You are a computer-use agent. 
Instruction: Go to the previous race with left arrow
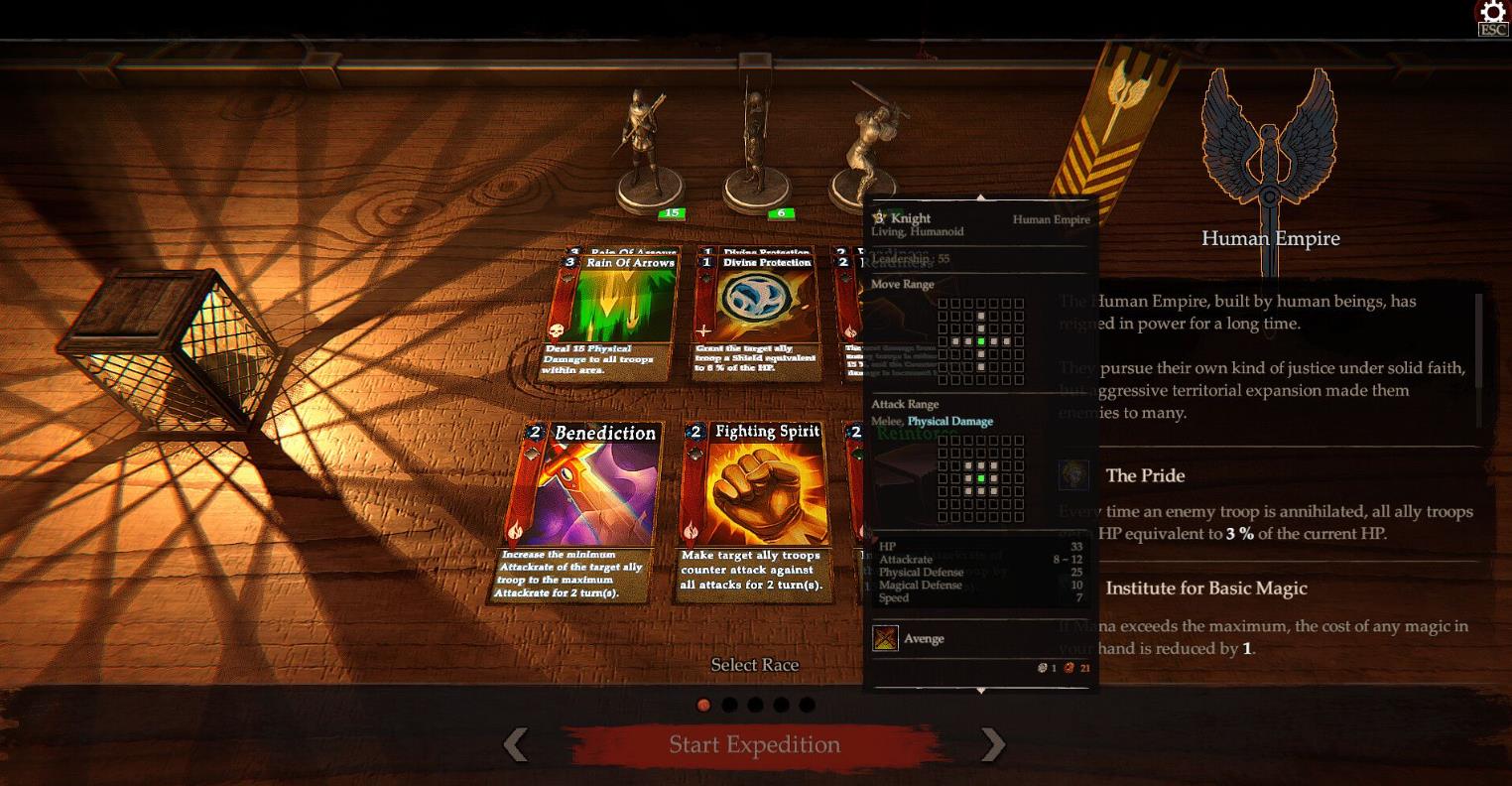click(516, 744)
